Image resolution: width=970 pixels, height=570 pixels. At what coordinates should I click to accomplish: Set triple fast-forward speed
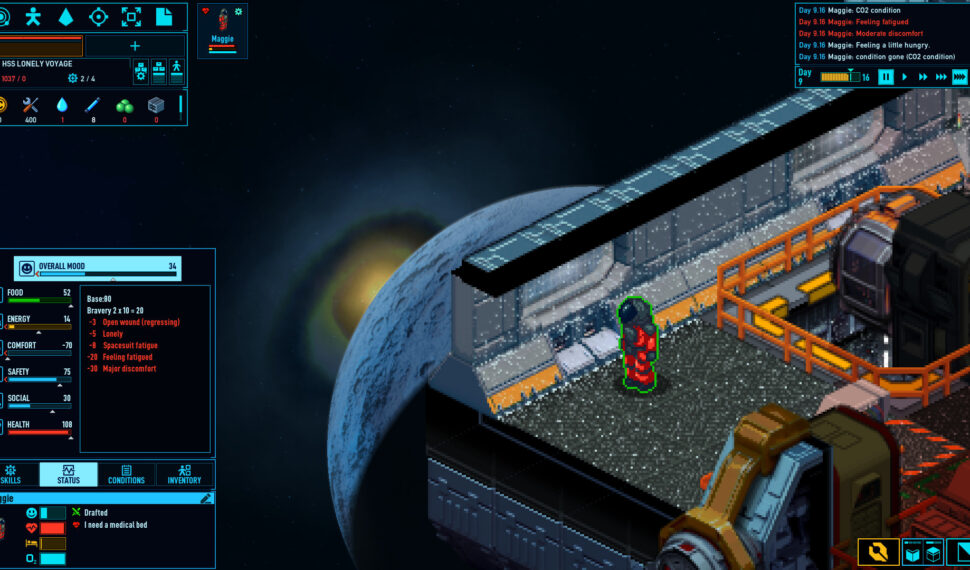[940, 77]
